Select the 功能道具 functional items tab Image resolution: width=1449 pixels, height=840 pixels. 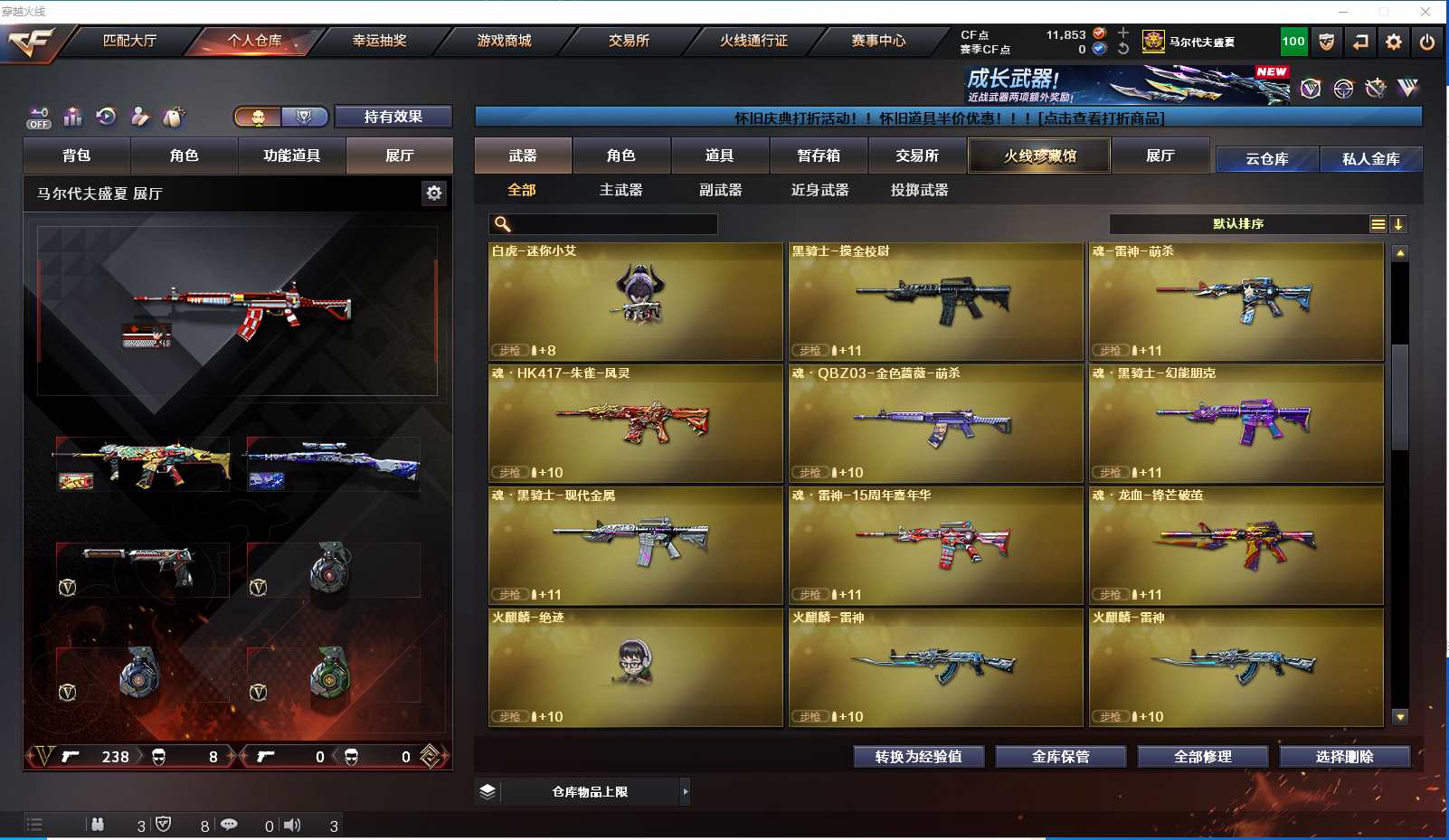point(291,156)
